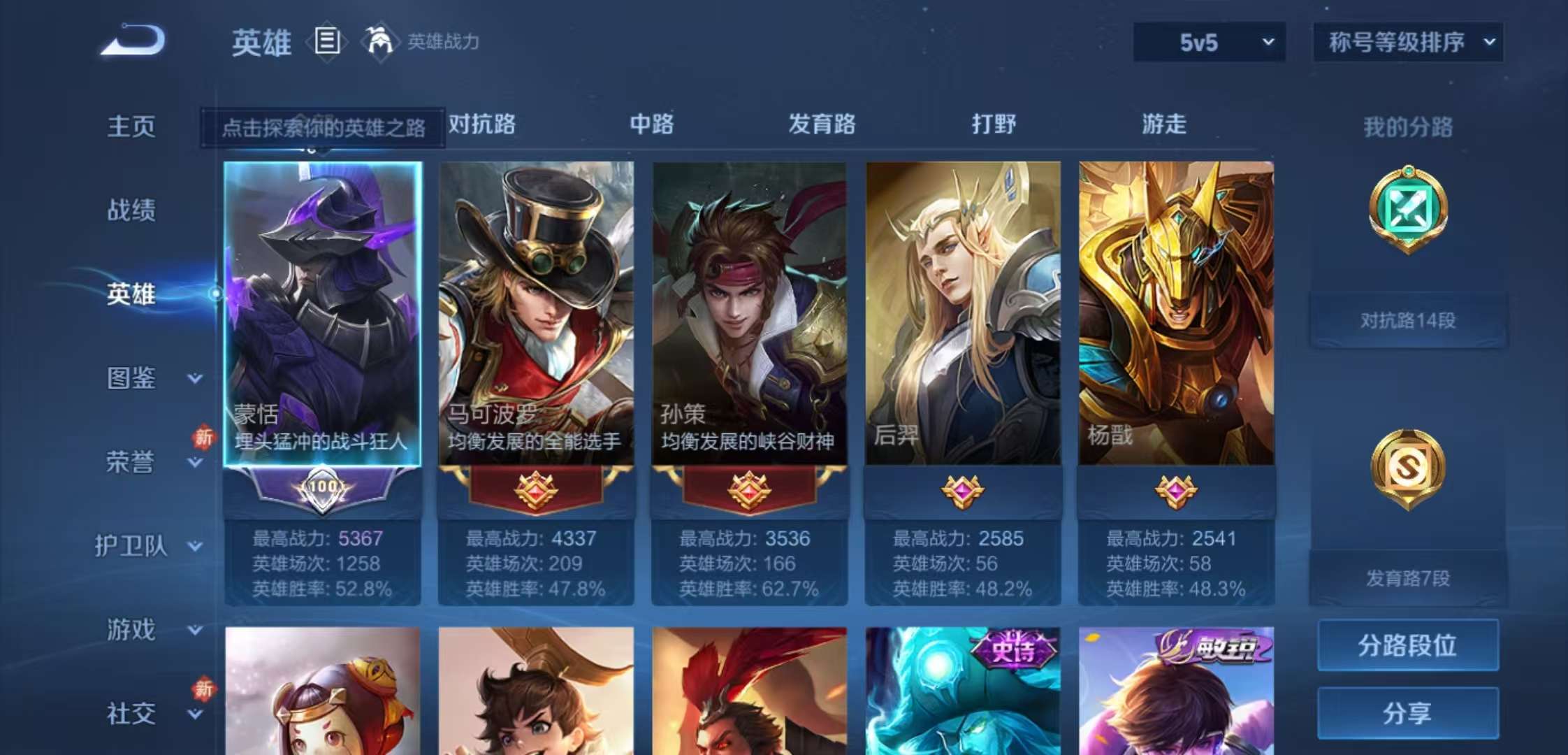Viewport: 1568px width, 755px height.
Task: Open the 5v5 mode dropdown
Action: tap(1207, 42)
